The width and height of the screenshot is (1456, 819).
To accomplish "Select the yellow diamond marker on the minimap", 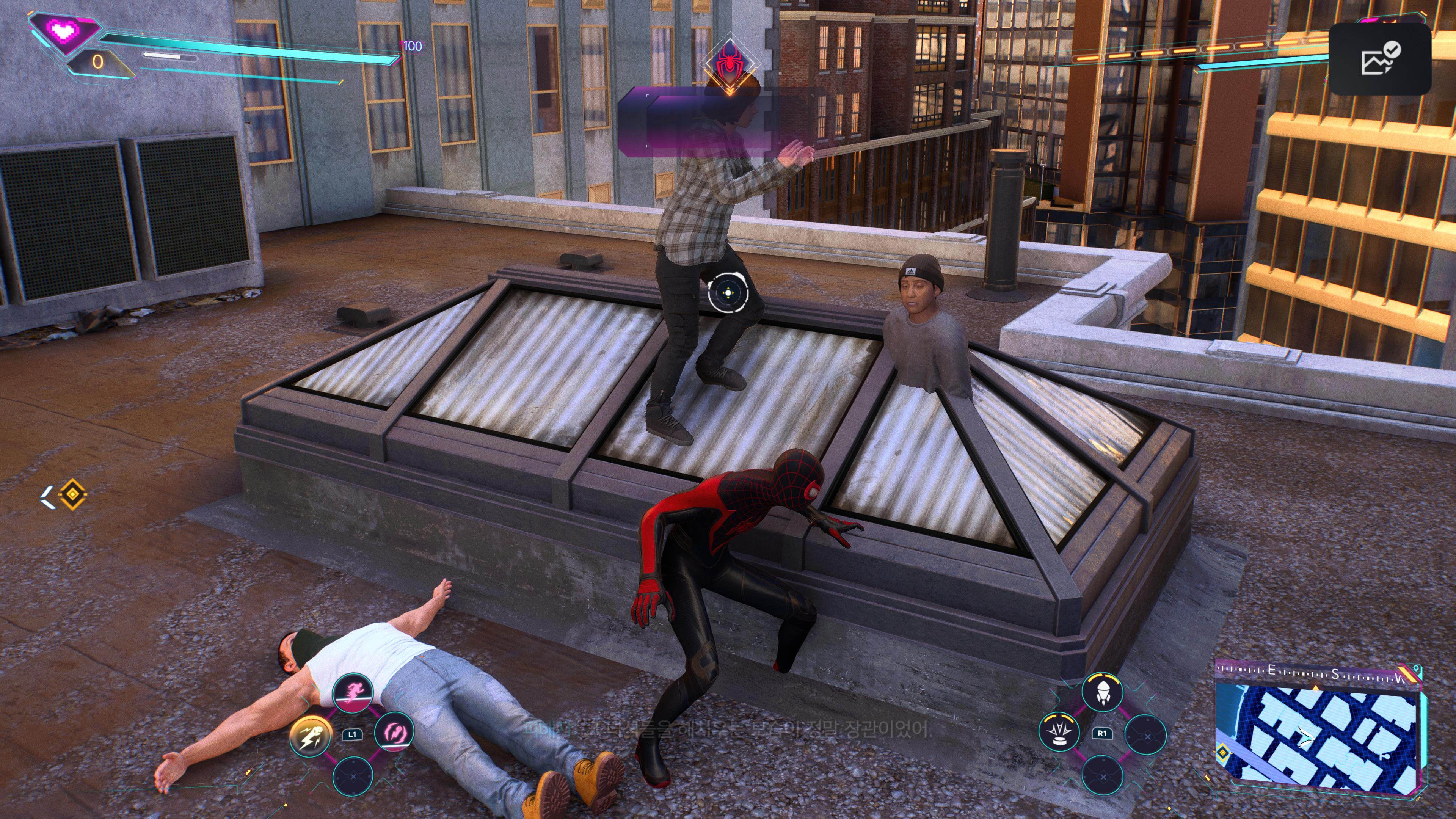I will (1223, 753).
